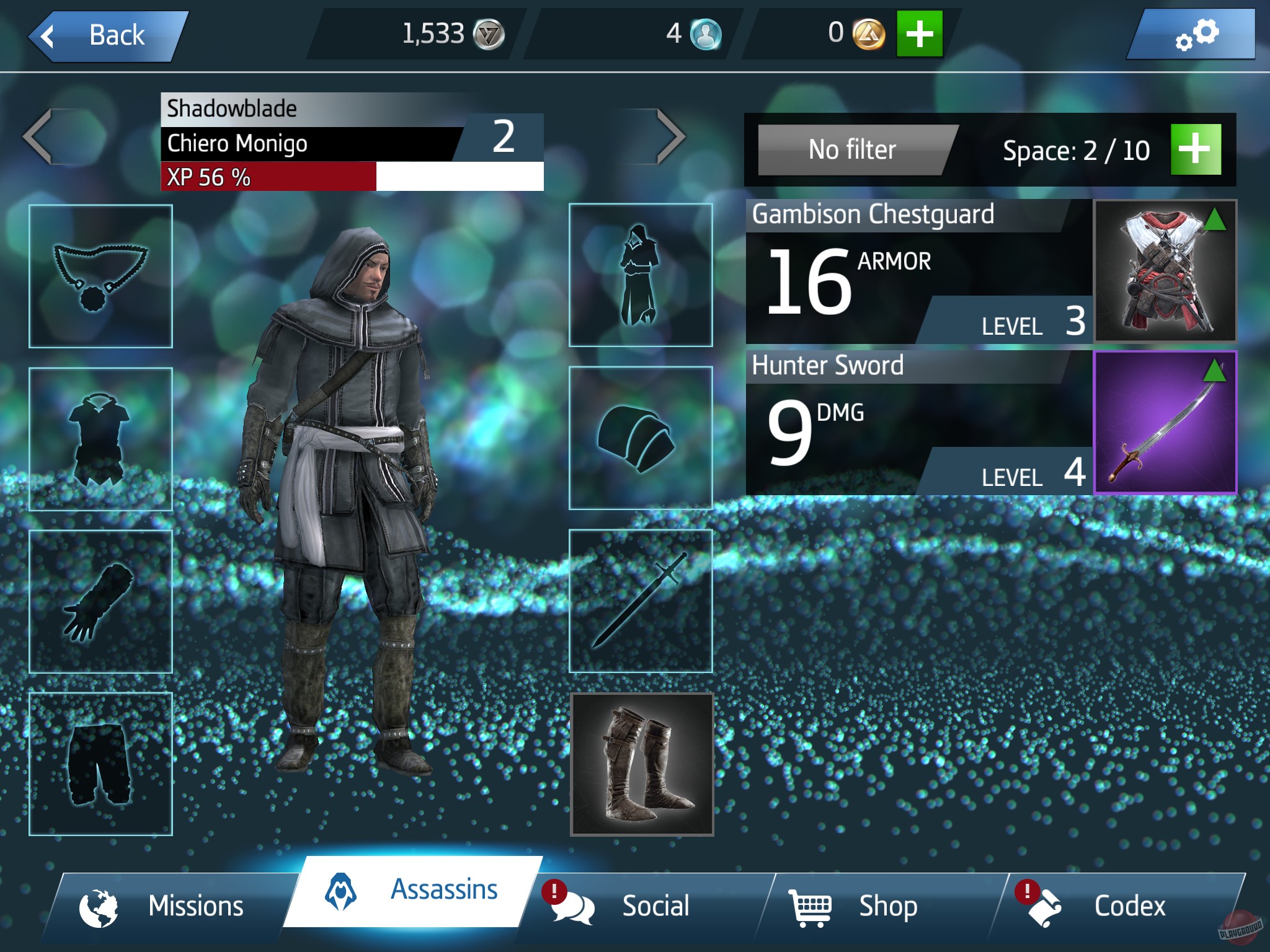Select the necklace equipment slot
1270x952 pixels.
tap(100, 275)
